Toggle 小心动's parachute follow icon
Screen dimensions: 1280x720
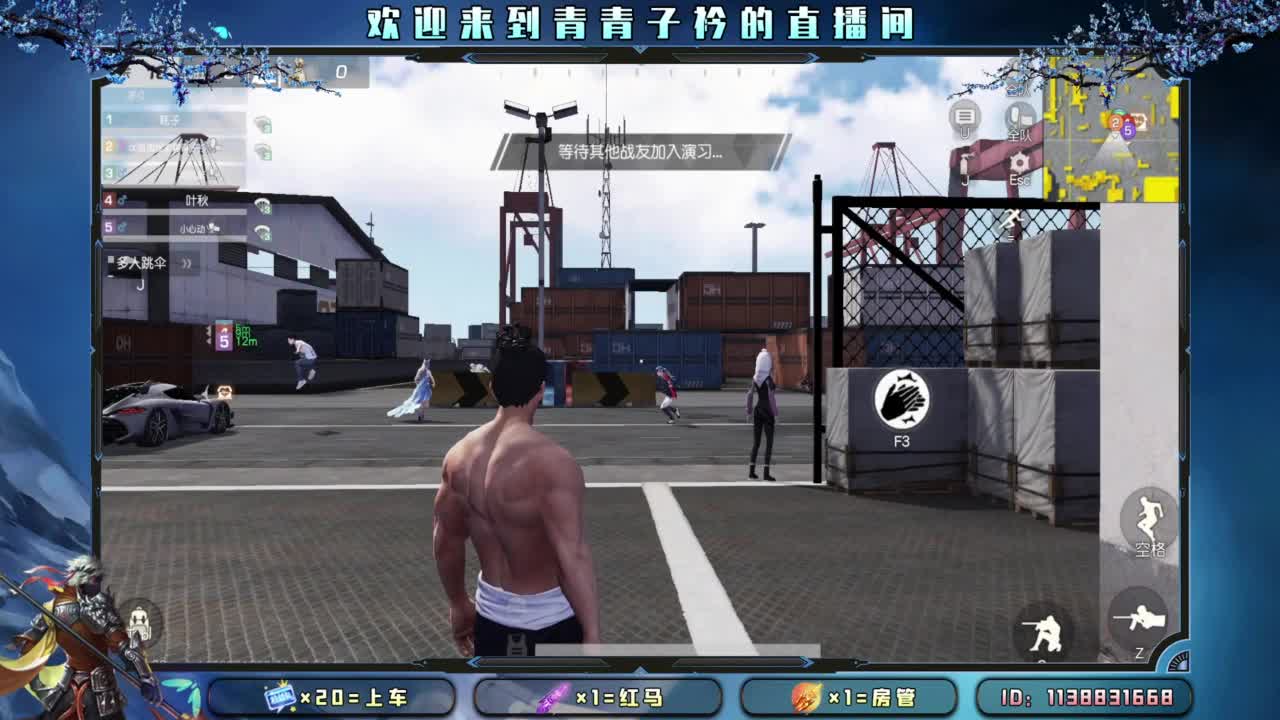tap(262, 231)
